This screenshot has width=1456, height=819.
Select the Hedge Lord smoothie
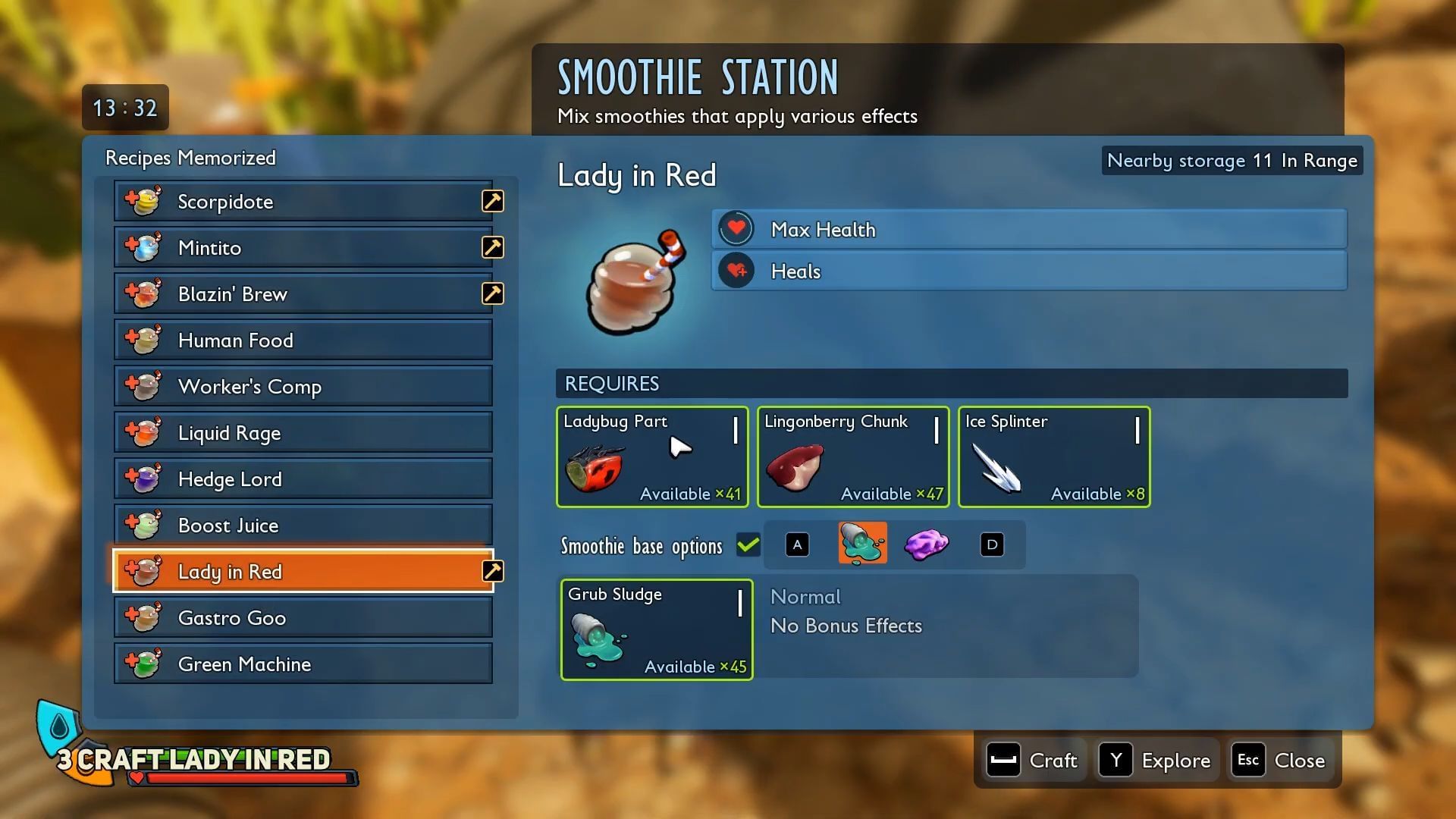pos(303,479)
